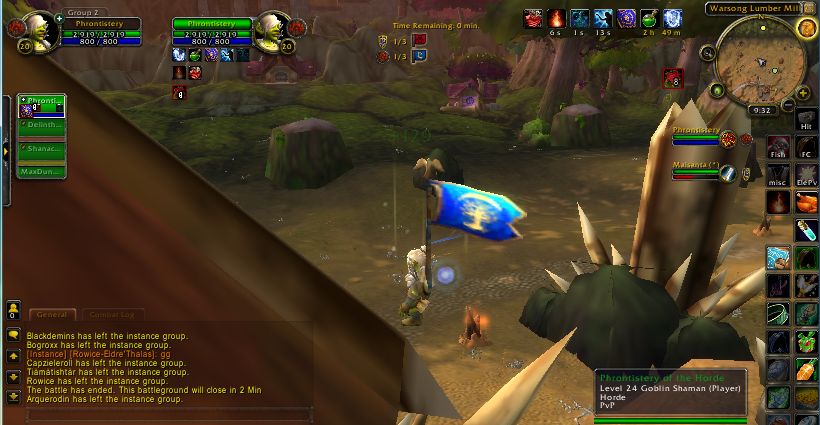Select Delinth in the raid frames
Screen dimensions: 820x425
pos(41,125)
